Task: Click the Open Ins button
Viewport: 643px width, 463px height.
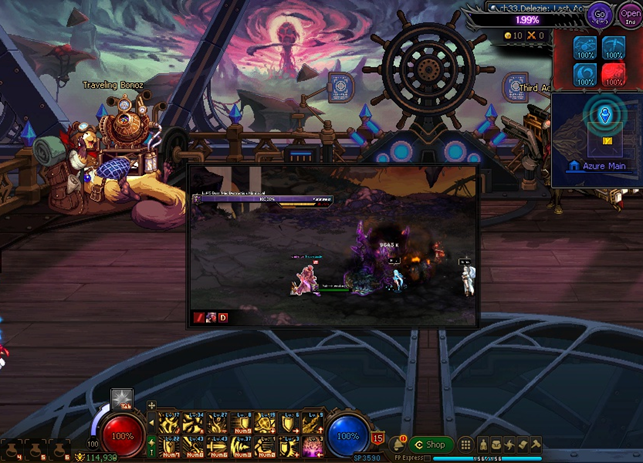Action: tap(630, 17)
